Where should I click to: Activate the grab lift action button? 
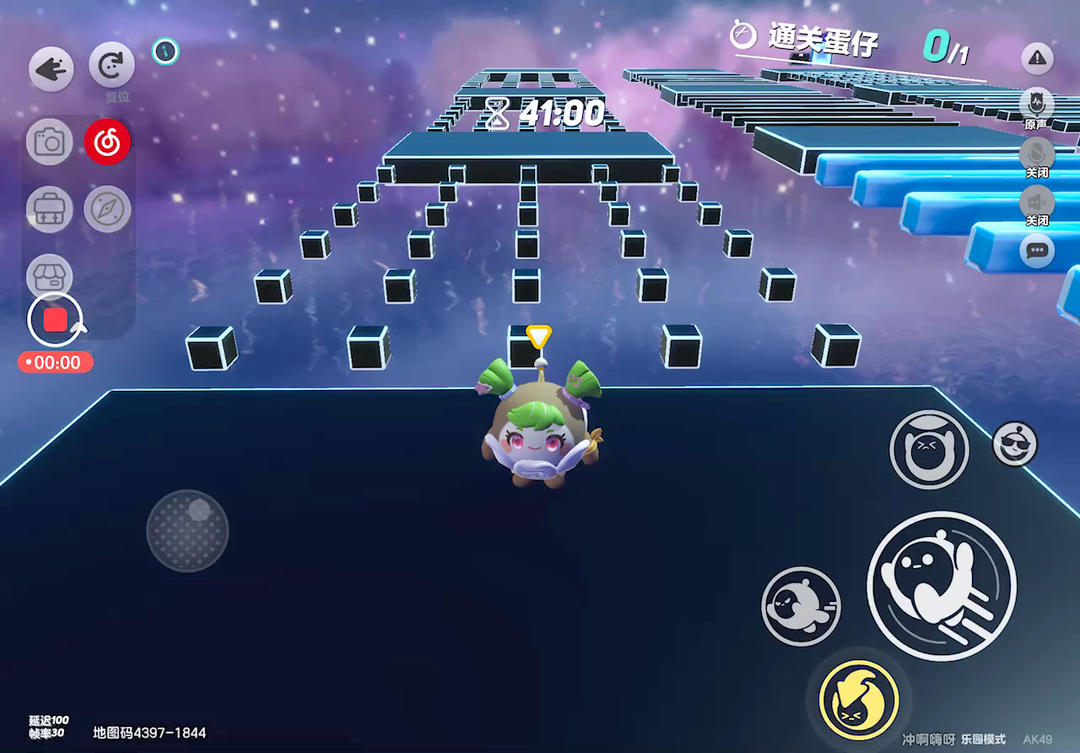point(929,450)
